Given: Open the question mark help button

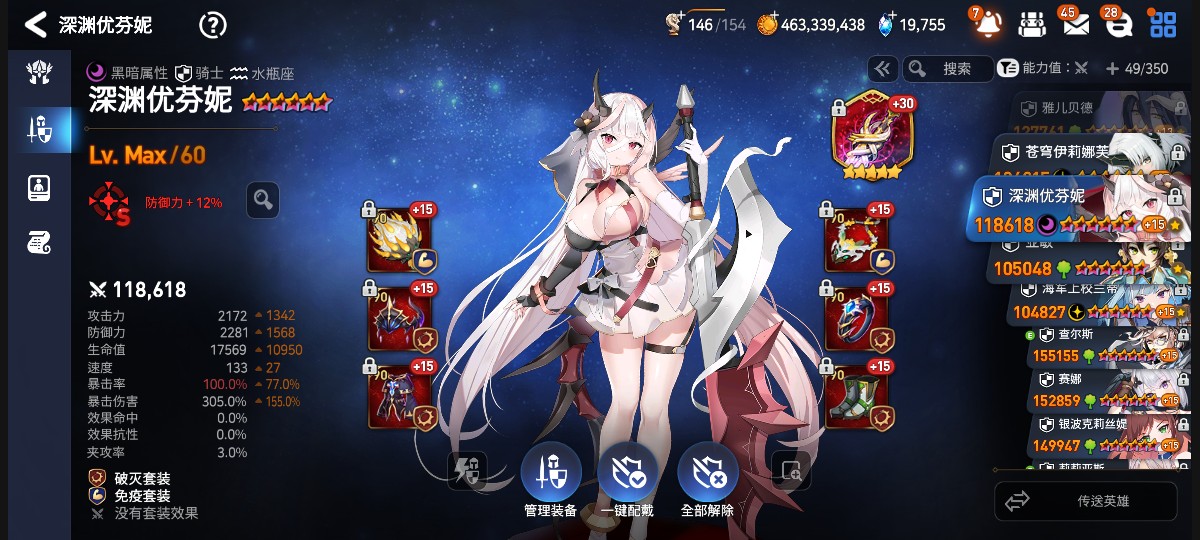Looking at the screenshot, I should click(213, 25).
